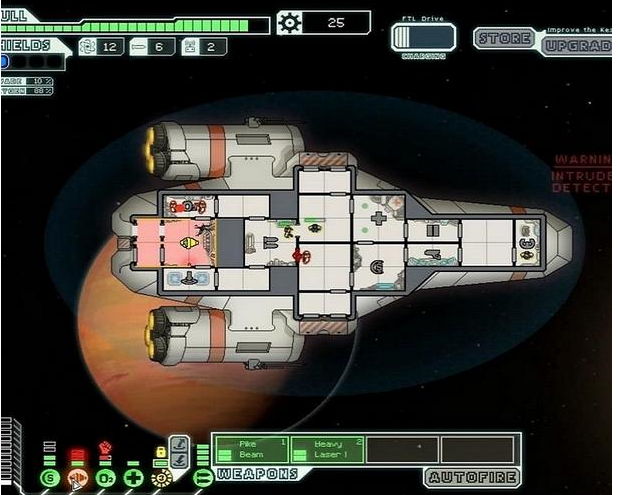The width and height of the screenshot is (618, 495).
Task: Click the cloaking system icon
Action: (161, 478)
